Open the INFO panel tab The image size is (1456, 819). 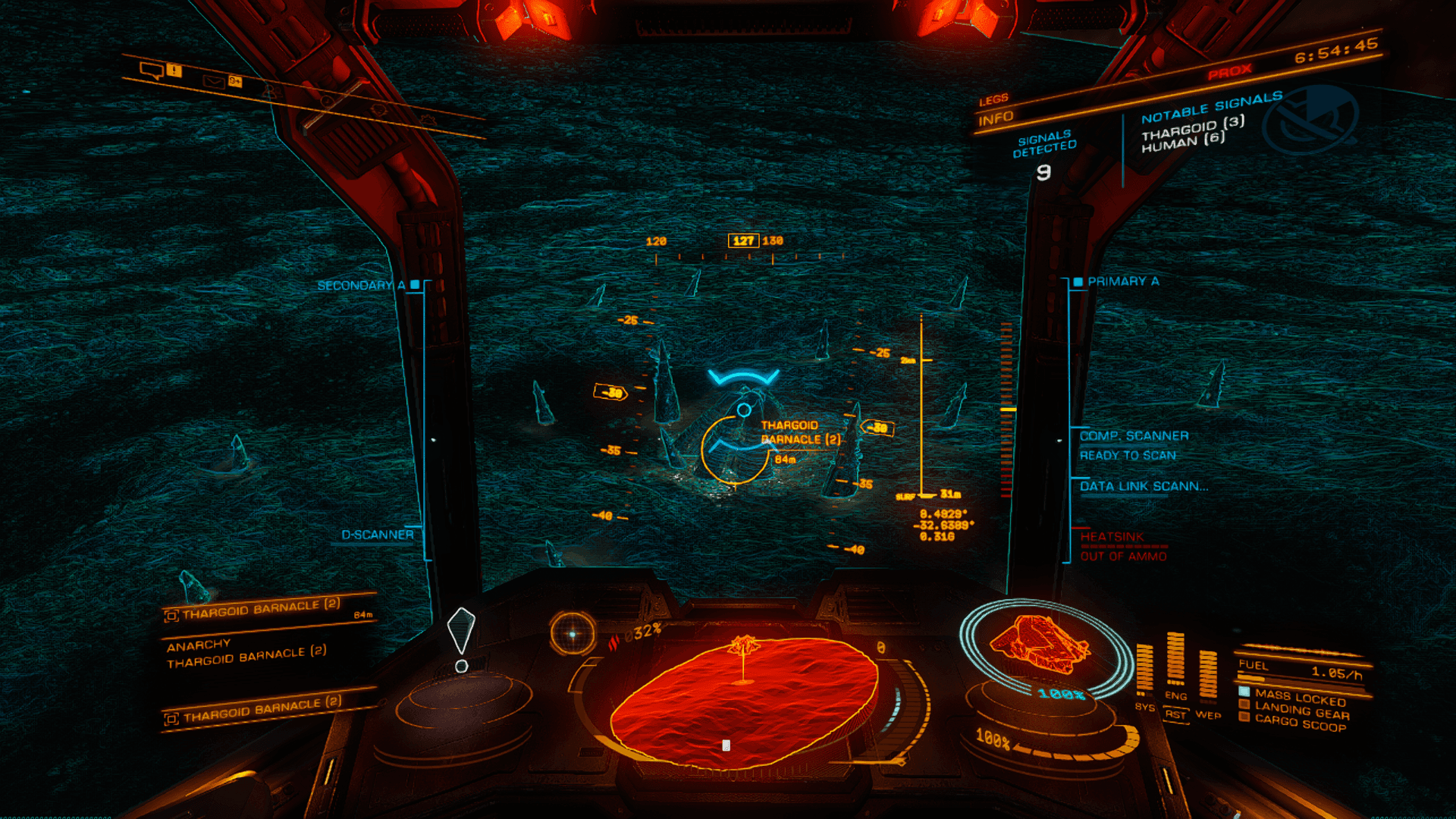(x=996, y=118)
